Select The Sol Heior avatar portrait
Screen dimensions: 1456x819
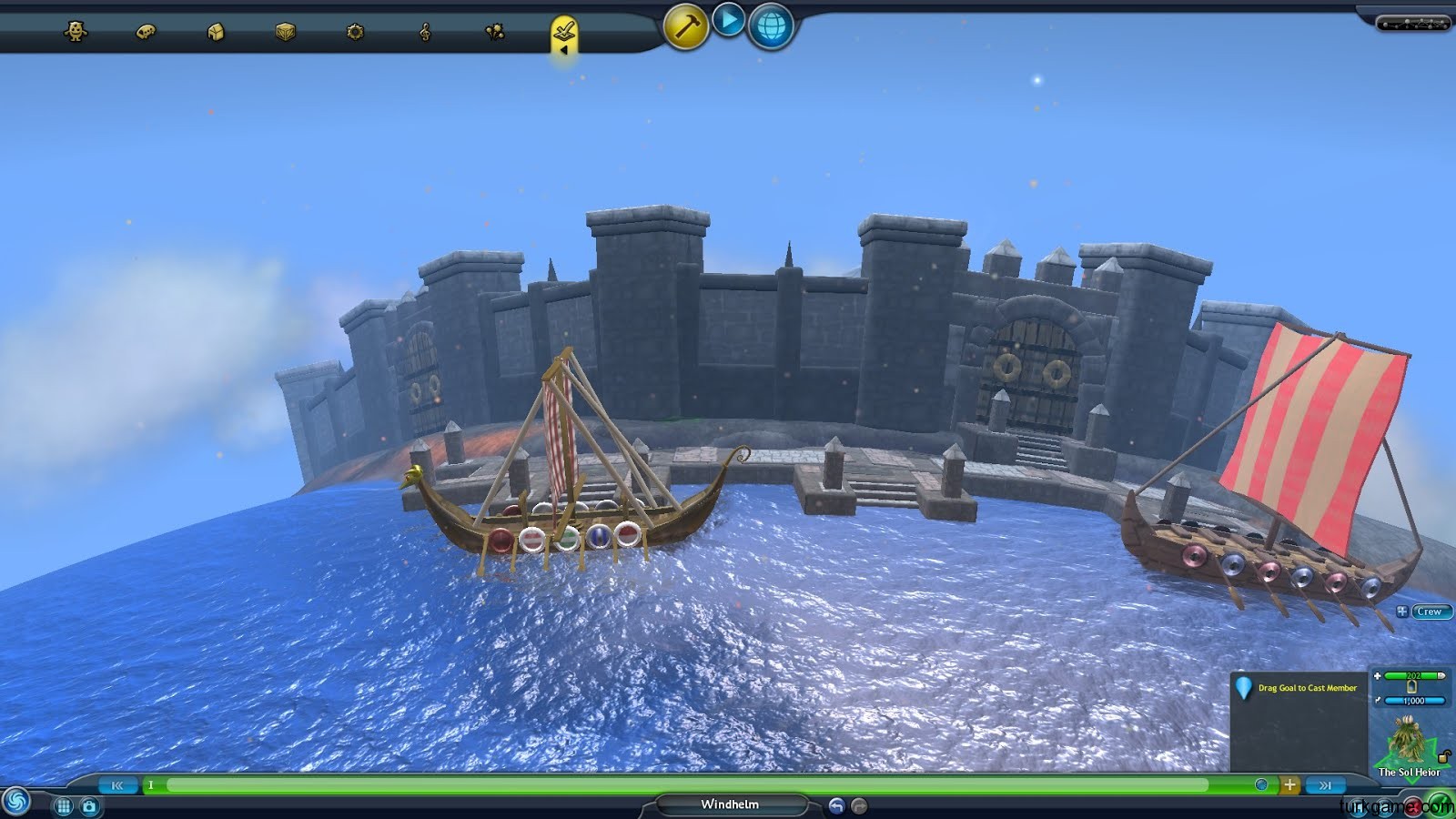(1406, 742)
